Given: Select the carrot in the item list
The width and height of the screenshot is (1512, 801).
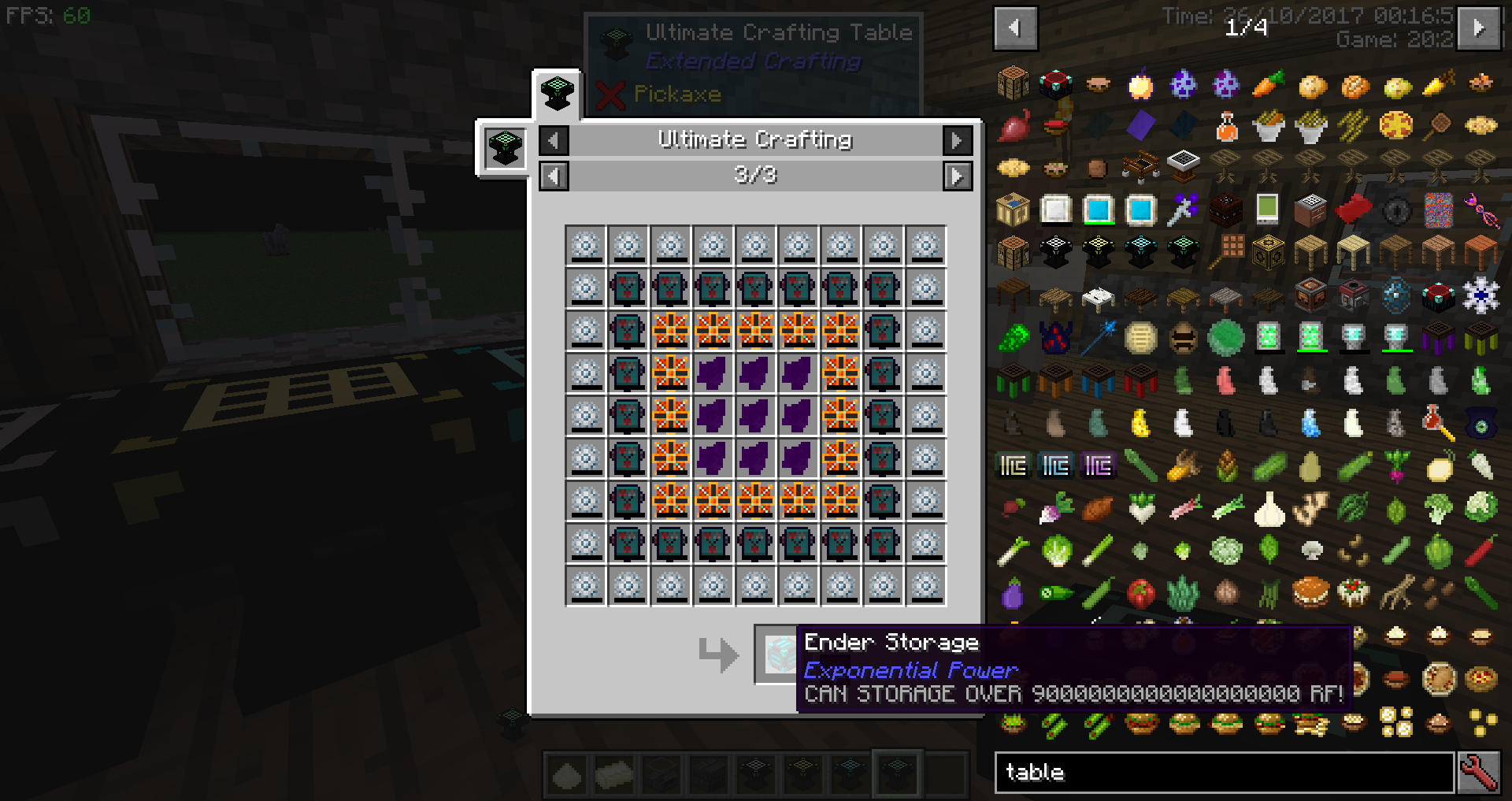Looking at the screenshot, I should [x=1269, y=86].
